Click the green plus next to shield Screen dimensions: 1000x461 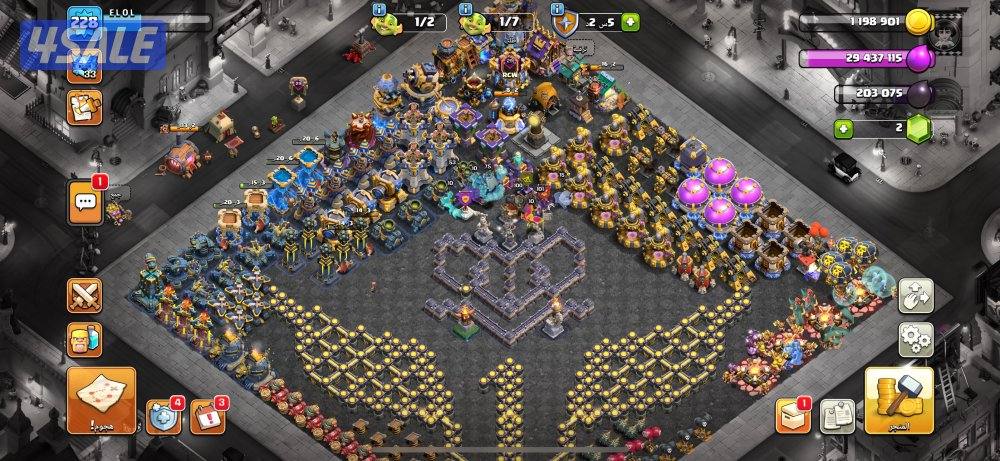coord(630,21)
